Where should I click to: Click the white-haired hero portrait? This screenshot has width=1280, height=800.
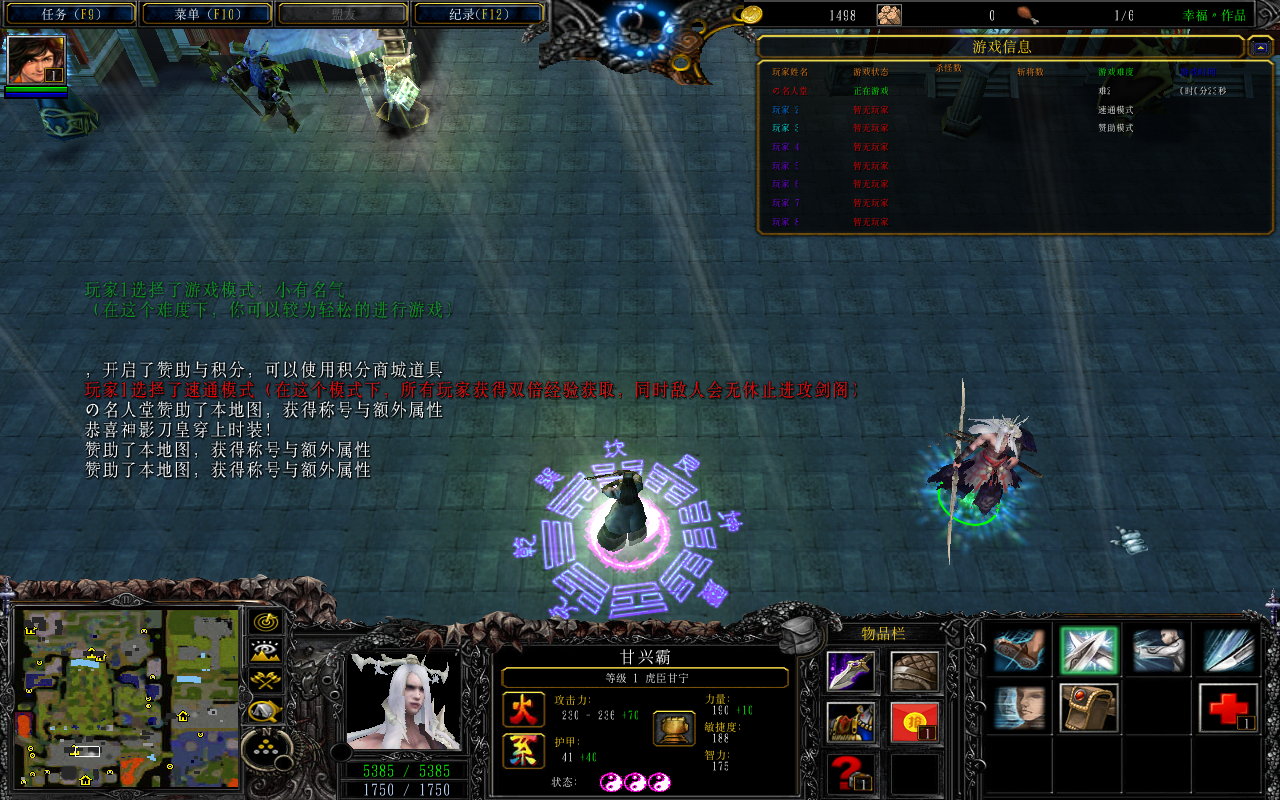pos(403,700)
